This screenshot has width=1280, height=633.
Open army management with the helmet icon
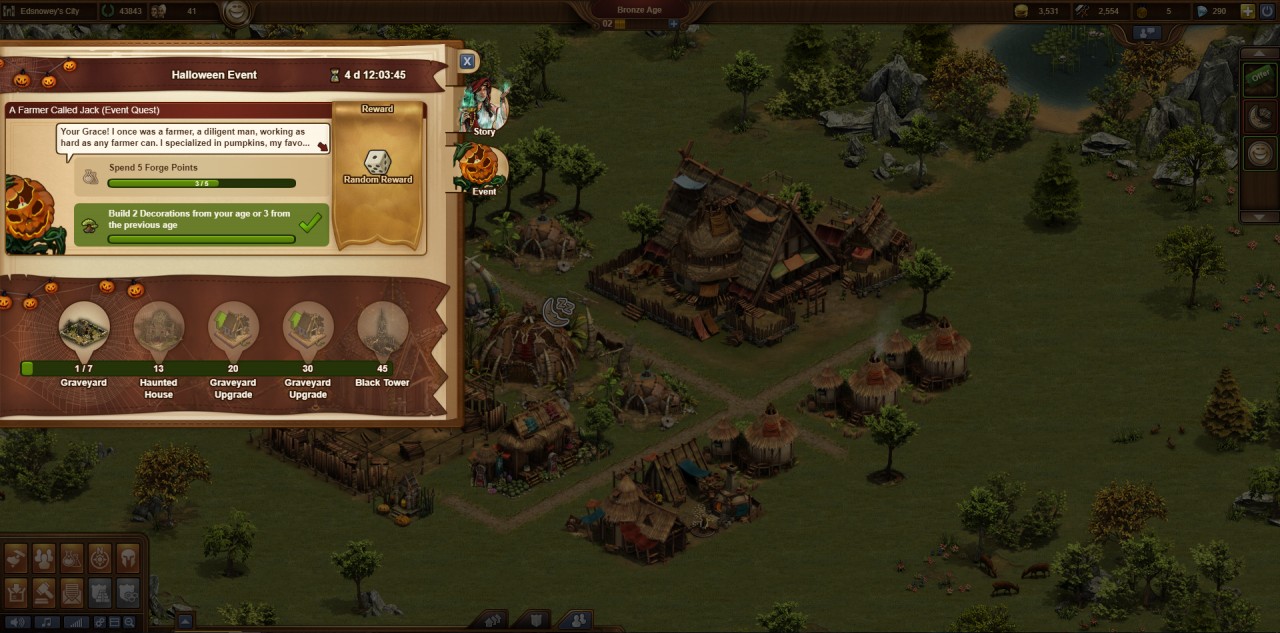click(128, 559)
